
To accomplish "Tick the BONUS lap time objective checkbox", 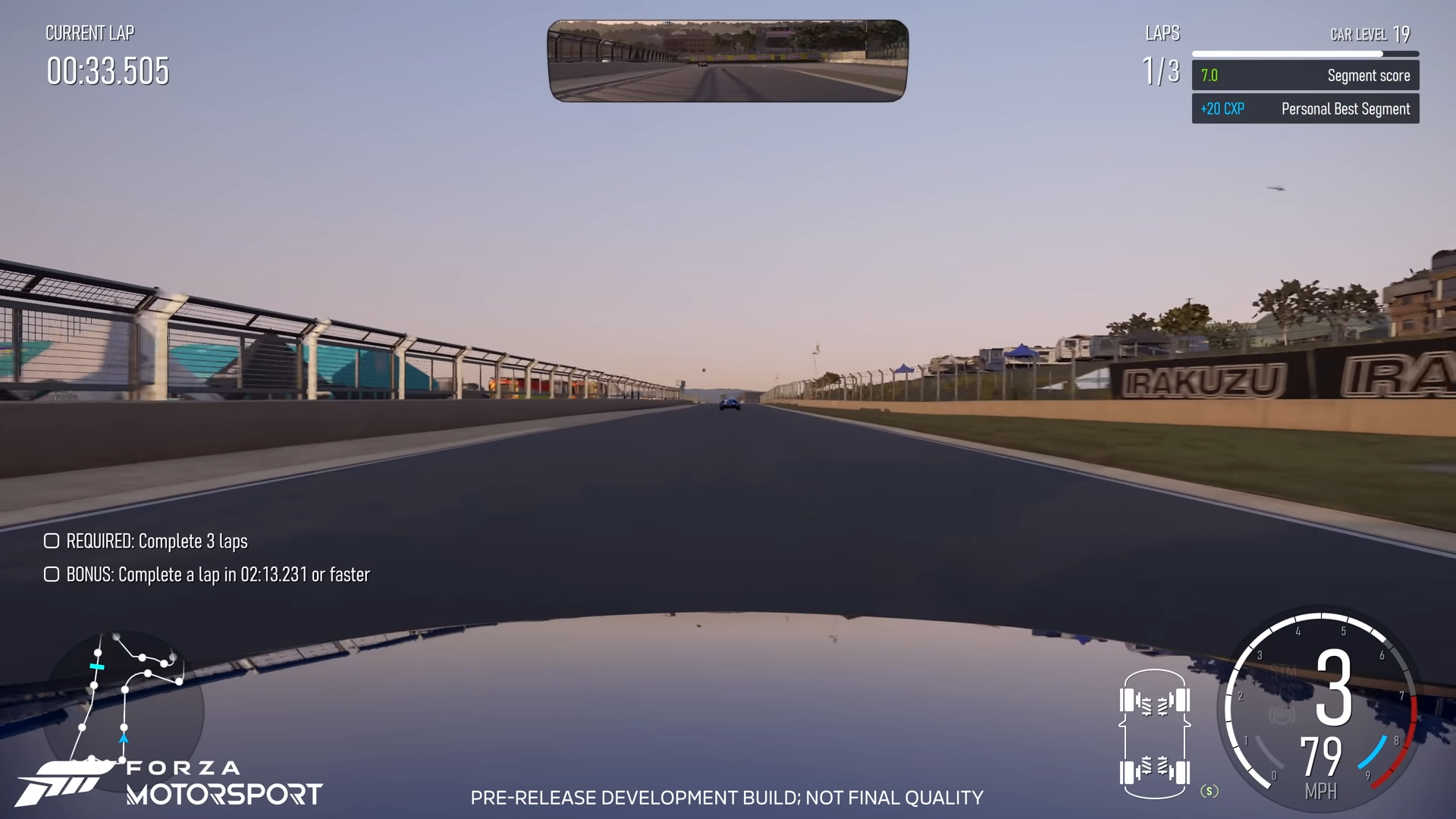I will click(52, 574).
